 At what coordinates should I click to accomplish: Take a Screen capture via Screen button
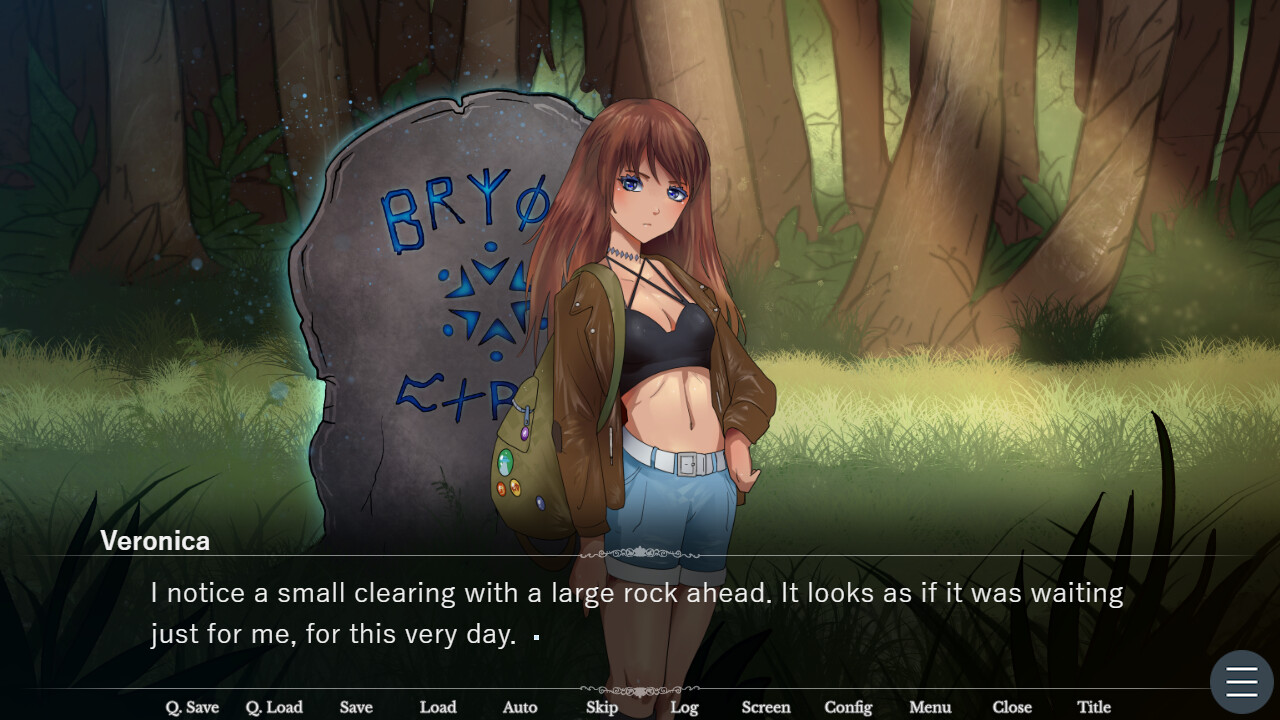click(x=765, y=707)
